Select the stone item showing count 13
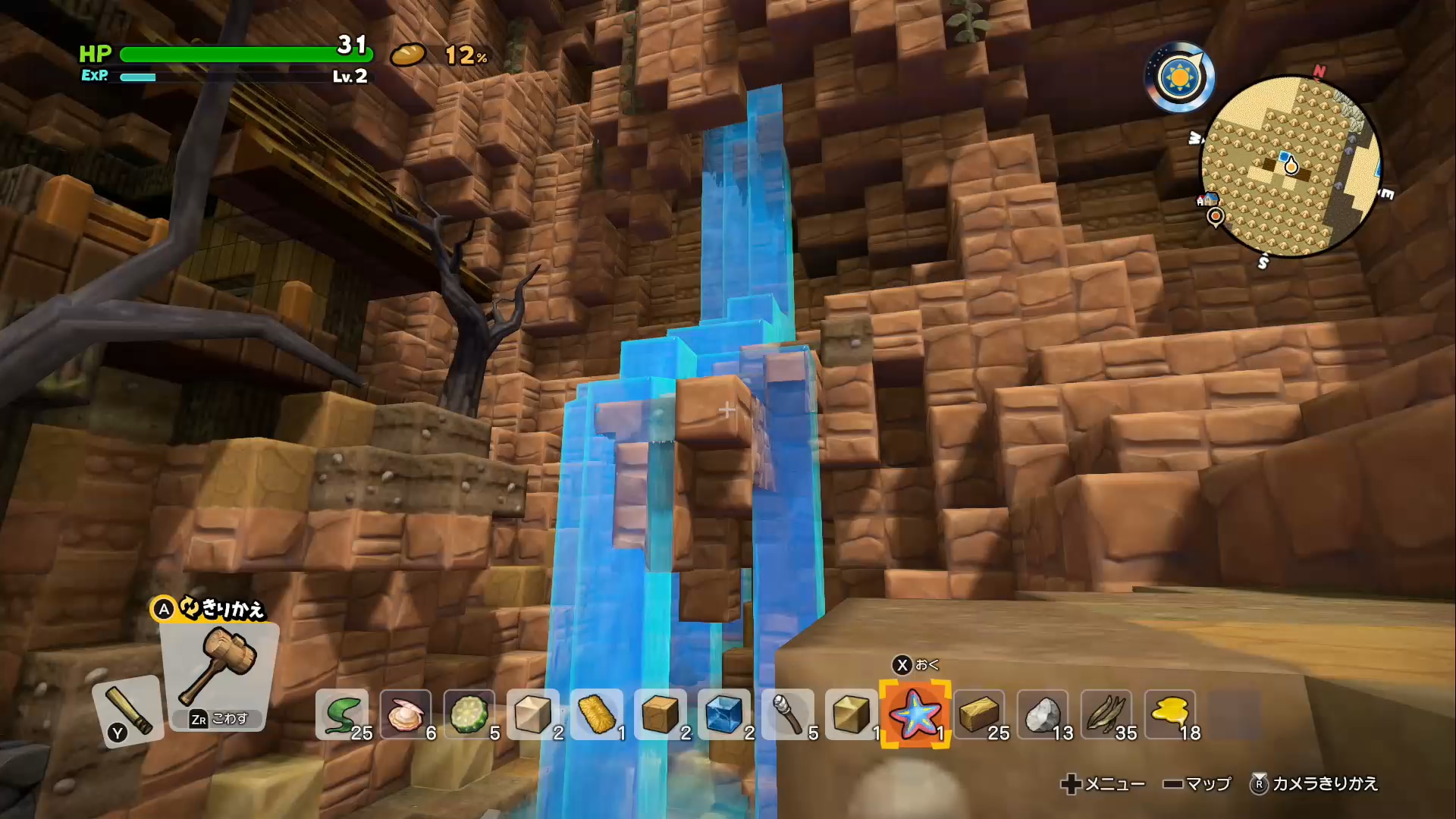Screen dimensions: 1456x819 [1043, 713]
